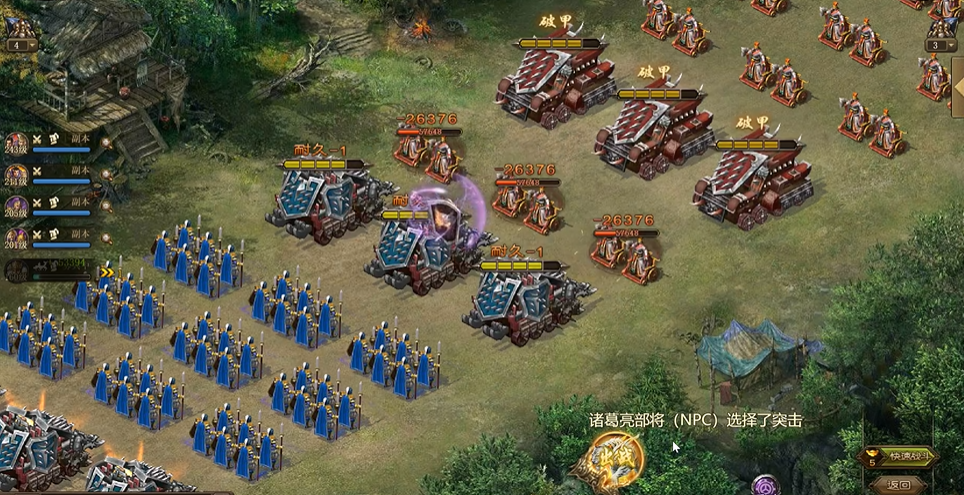Click the yellow double-arrow expand button

click(x=106, y=272)
